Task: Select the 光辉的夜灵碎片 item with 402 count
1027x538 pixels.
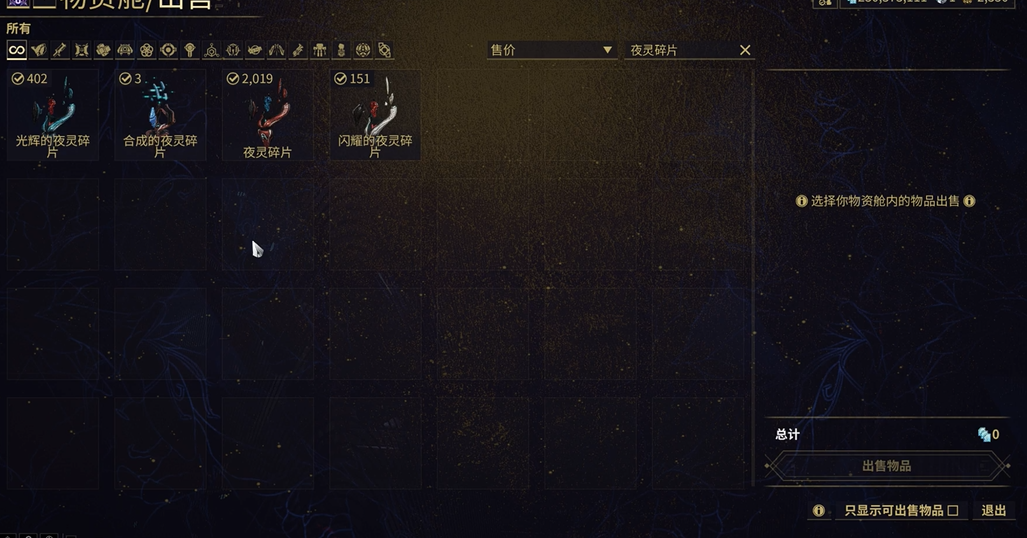Action: (x=53, y=114)
